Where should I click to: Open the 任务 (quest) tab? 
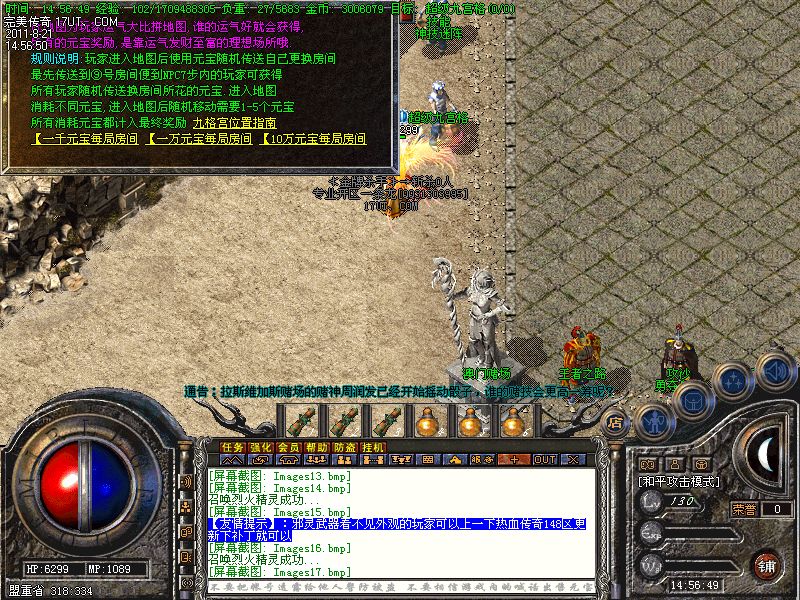tap(233, 447)
